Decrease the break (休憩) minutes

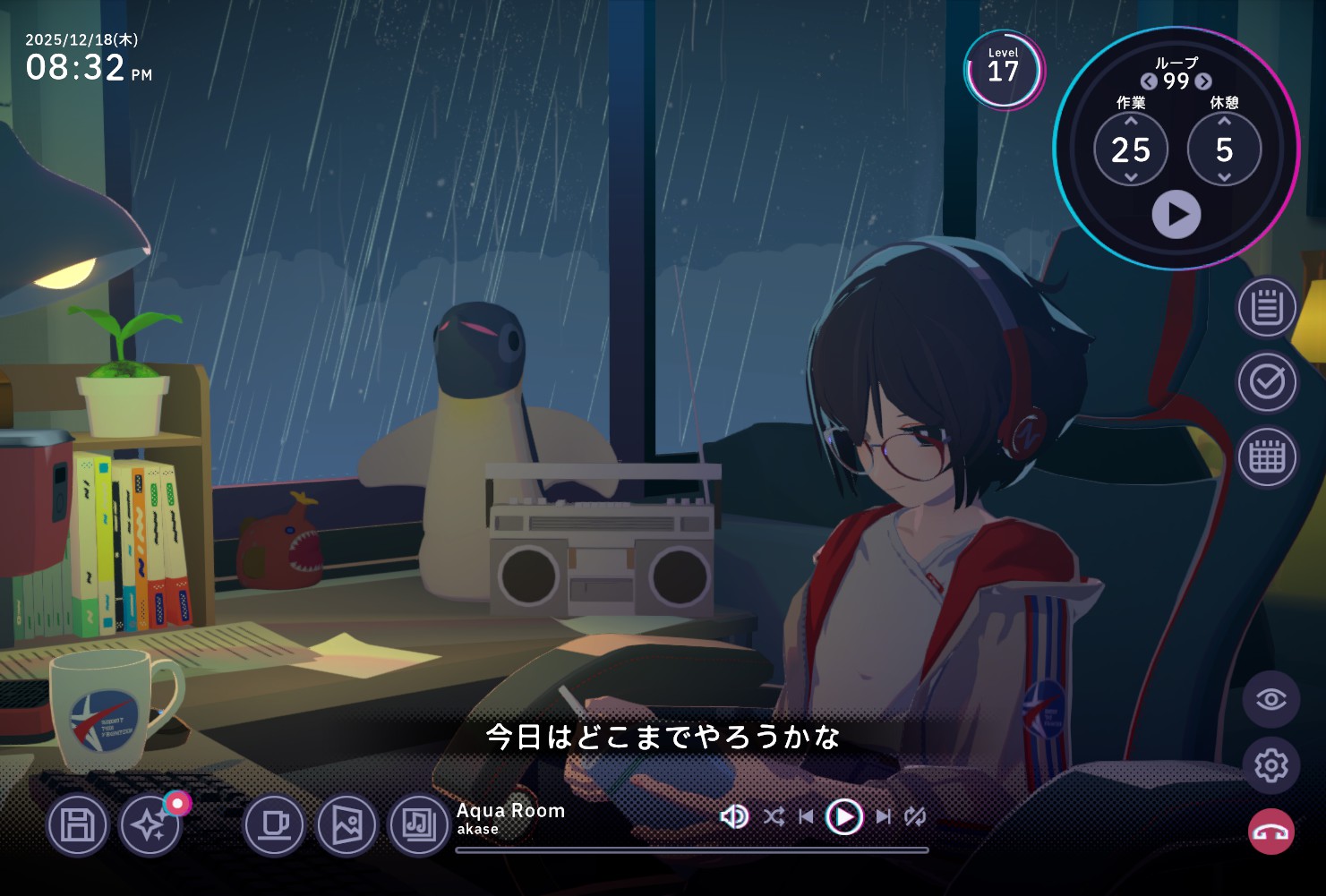[x=1224, y=177]
